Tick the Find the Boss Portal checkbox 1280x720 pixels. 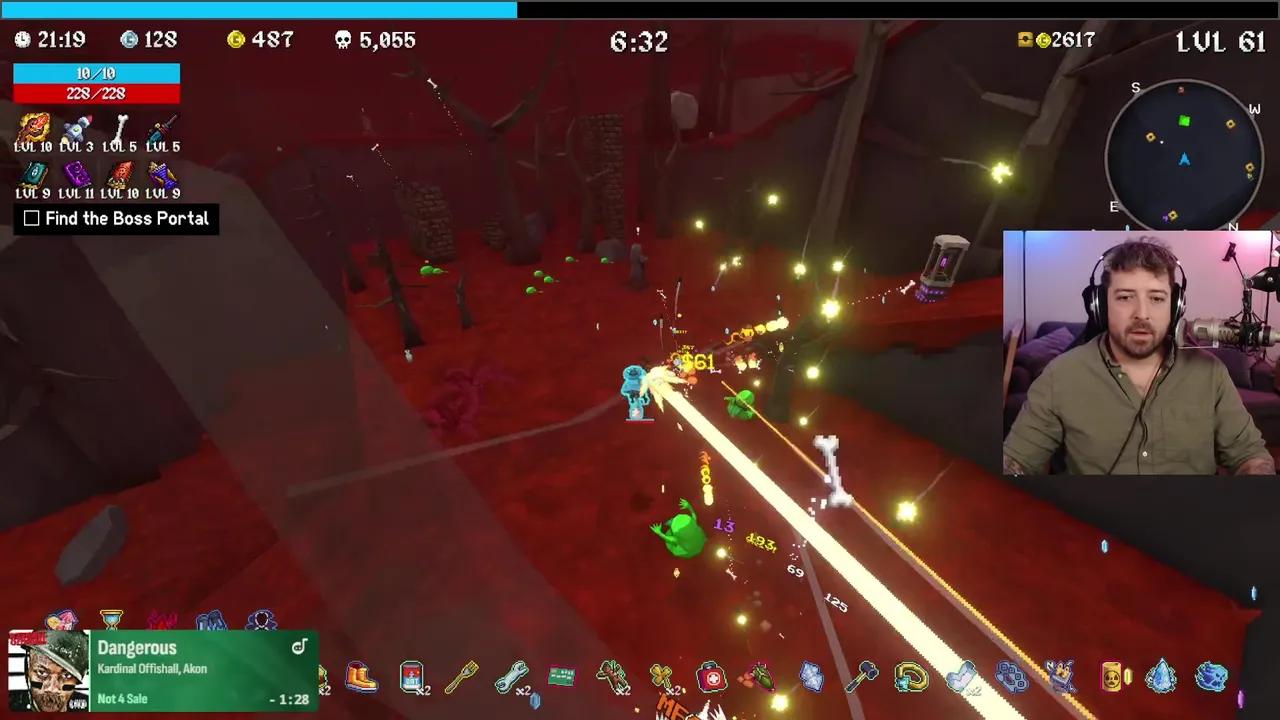tap(32, 218)
